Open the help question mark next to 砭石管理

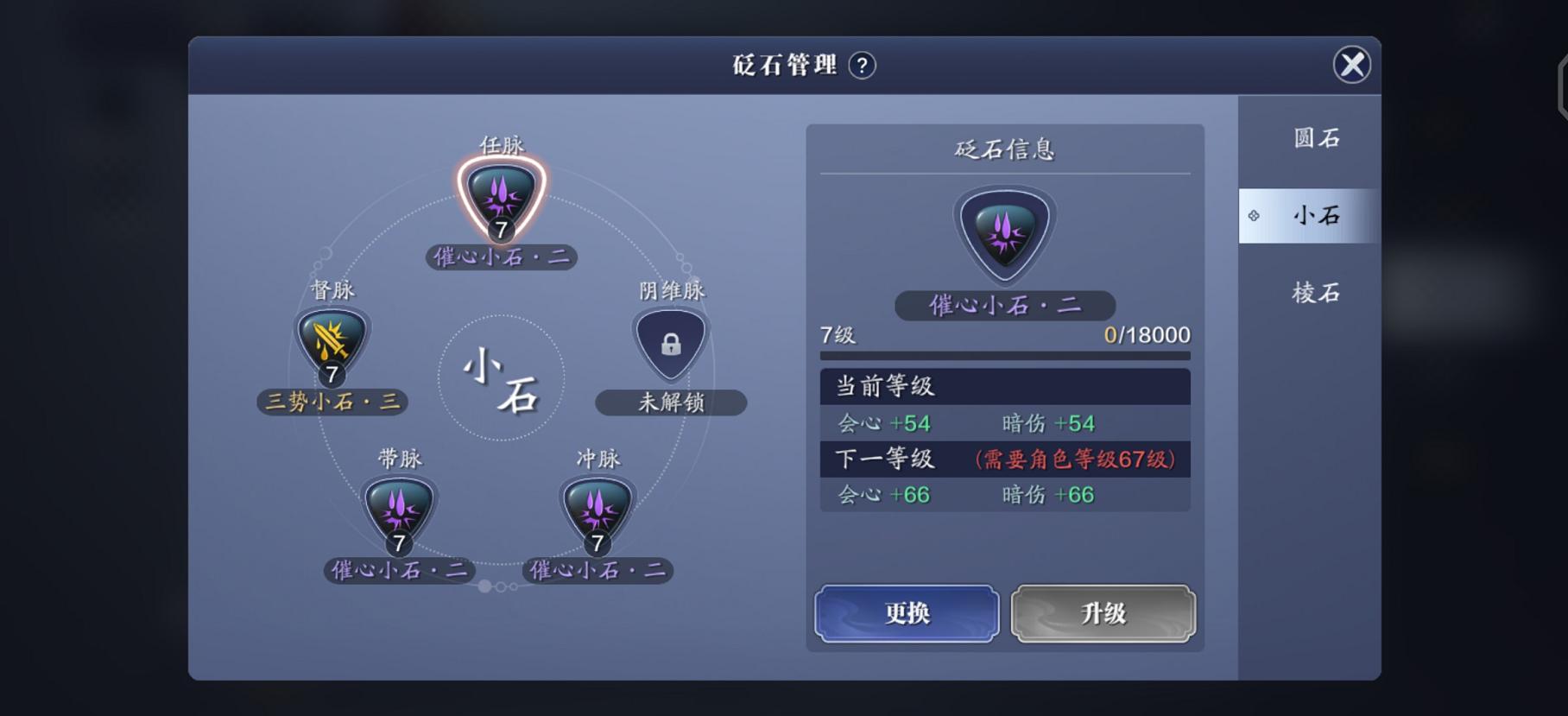(x=861, y=66)
